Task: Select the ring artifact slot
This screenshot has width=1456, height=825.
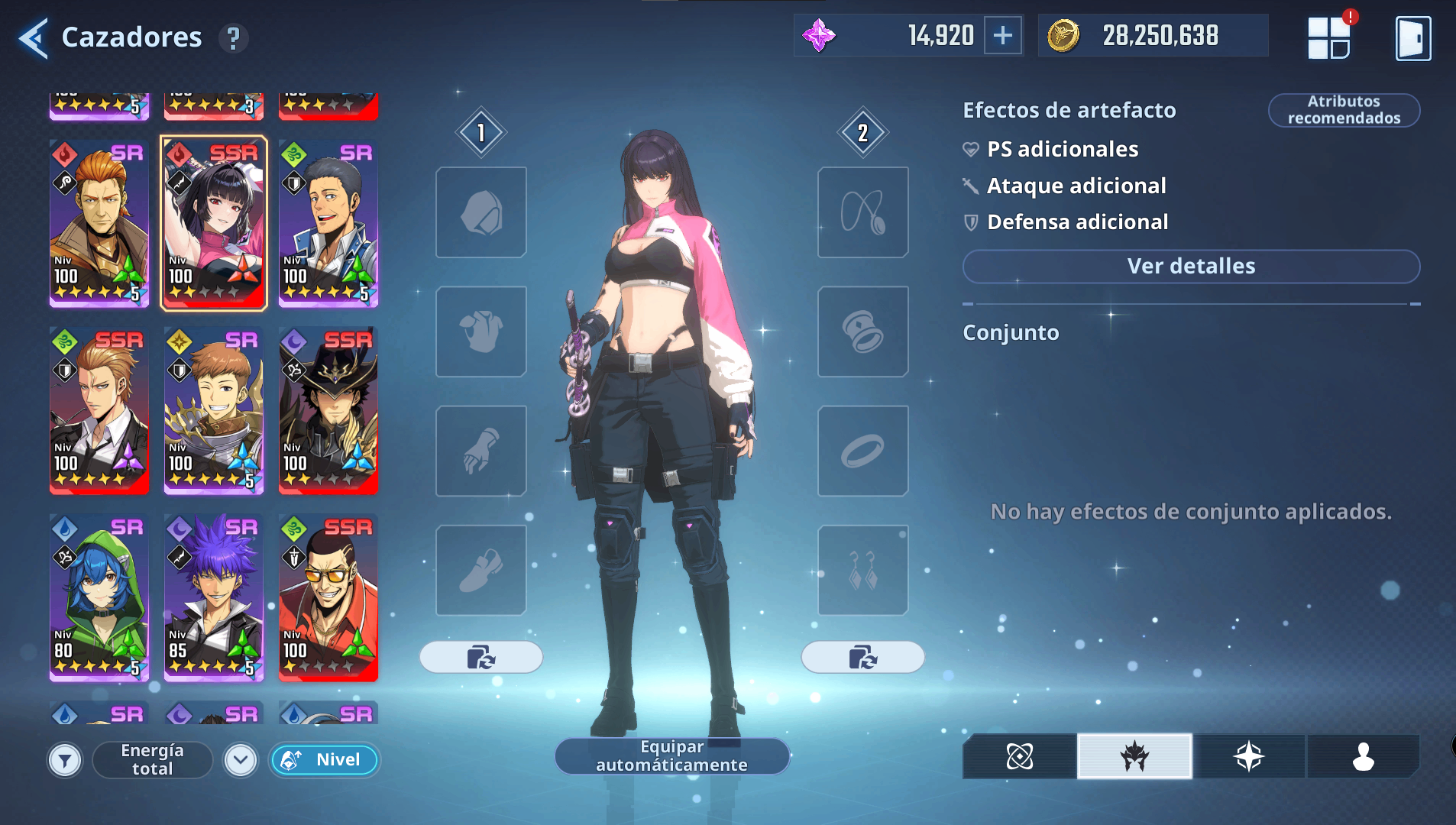Action: point(862,451)
